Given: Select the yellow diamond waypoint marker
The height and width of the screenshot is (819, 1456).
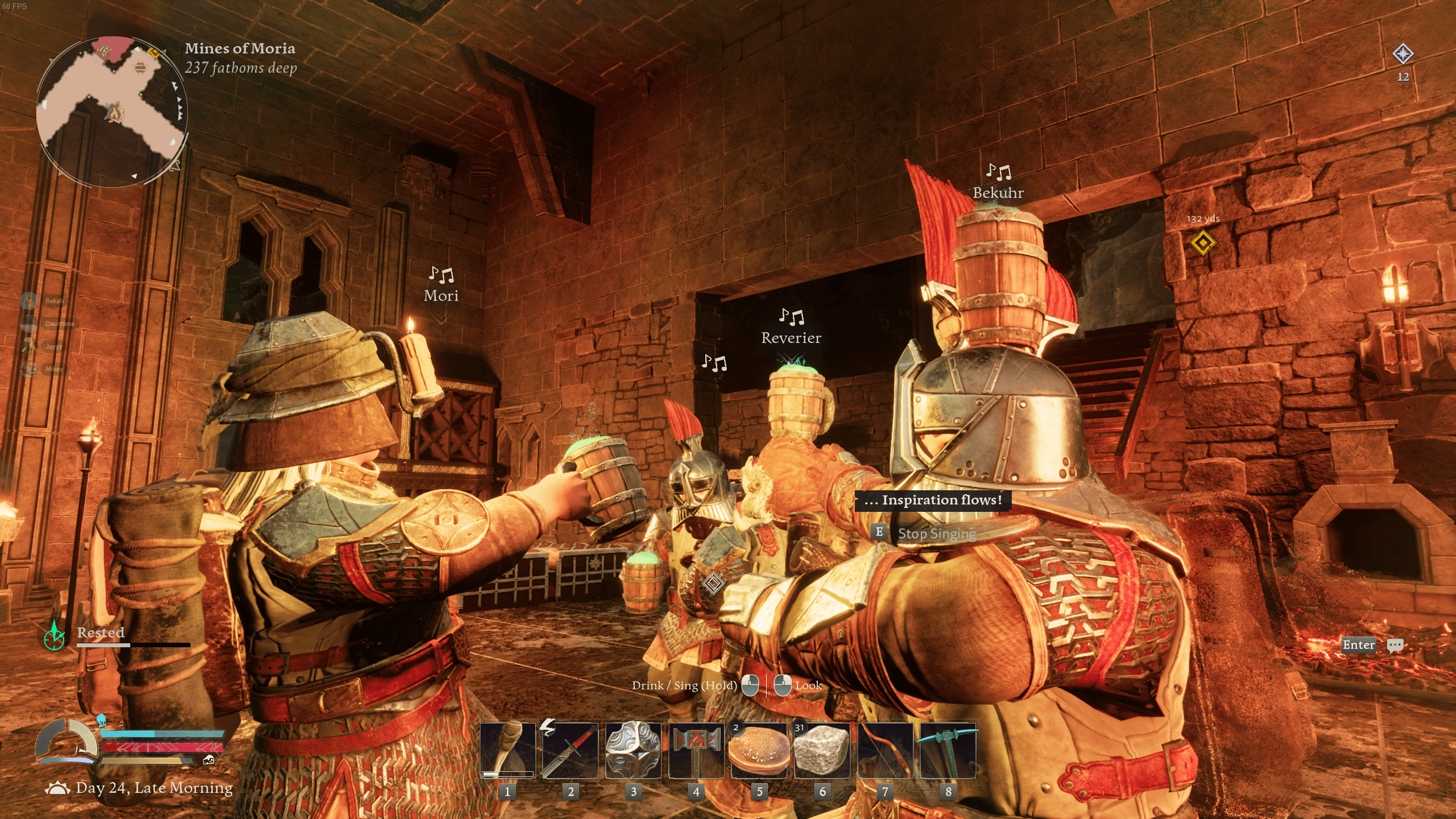Looking at the screenshot, I should coord(1203,243).
